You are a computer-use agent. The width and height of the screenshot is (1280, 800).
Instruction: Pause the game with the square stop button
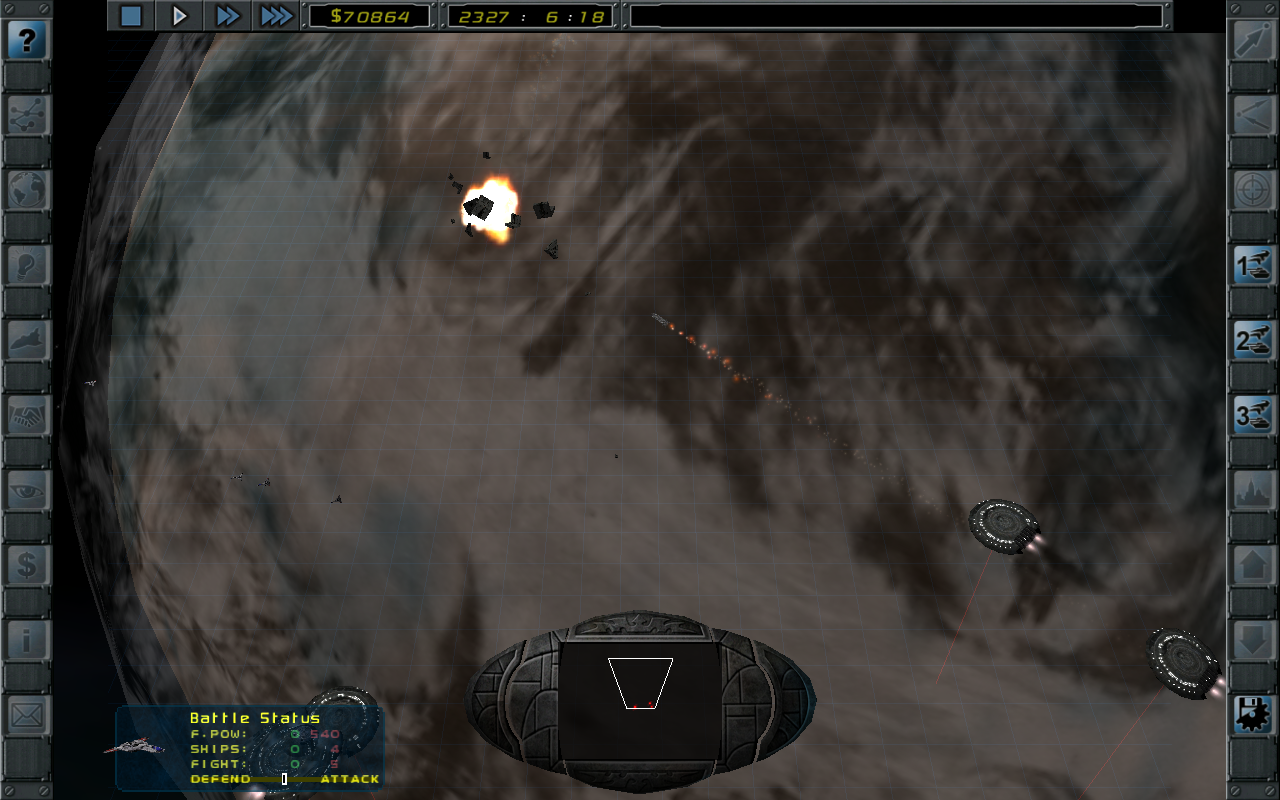131,15
